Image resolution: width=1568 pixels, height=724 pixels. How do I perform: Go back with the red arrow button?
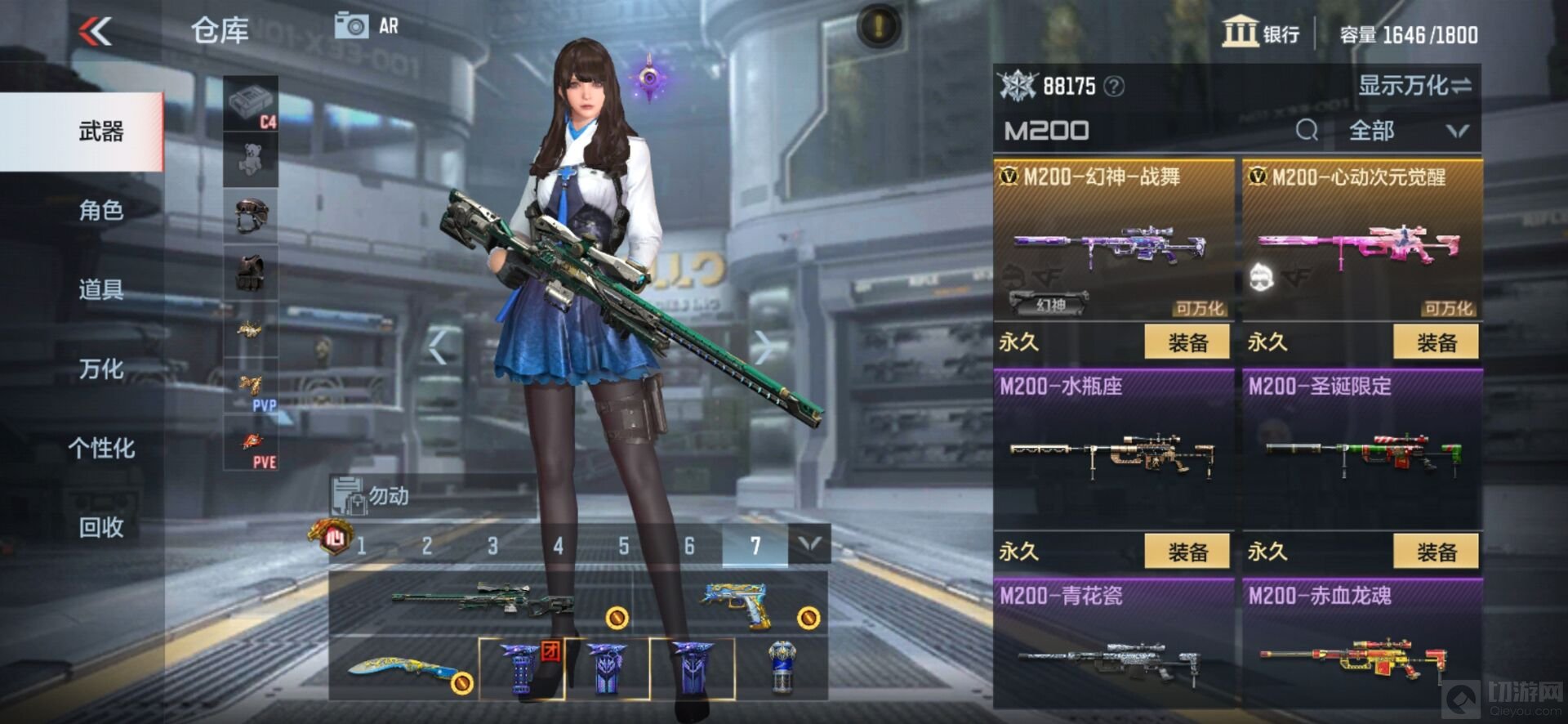point(96,32)
